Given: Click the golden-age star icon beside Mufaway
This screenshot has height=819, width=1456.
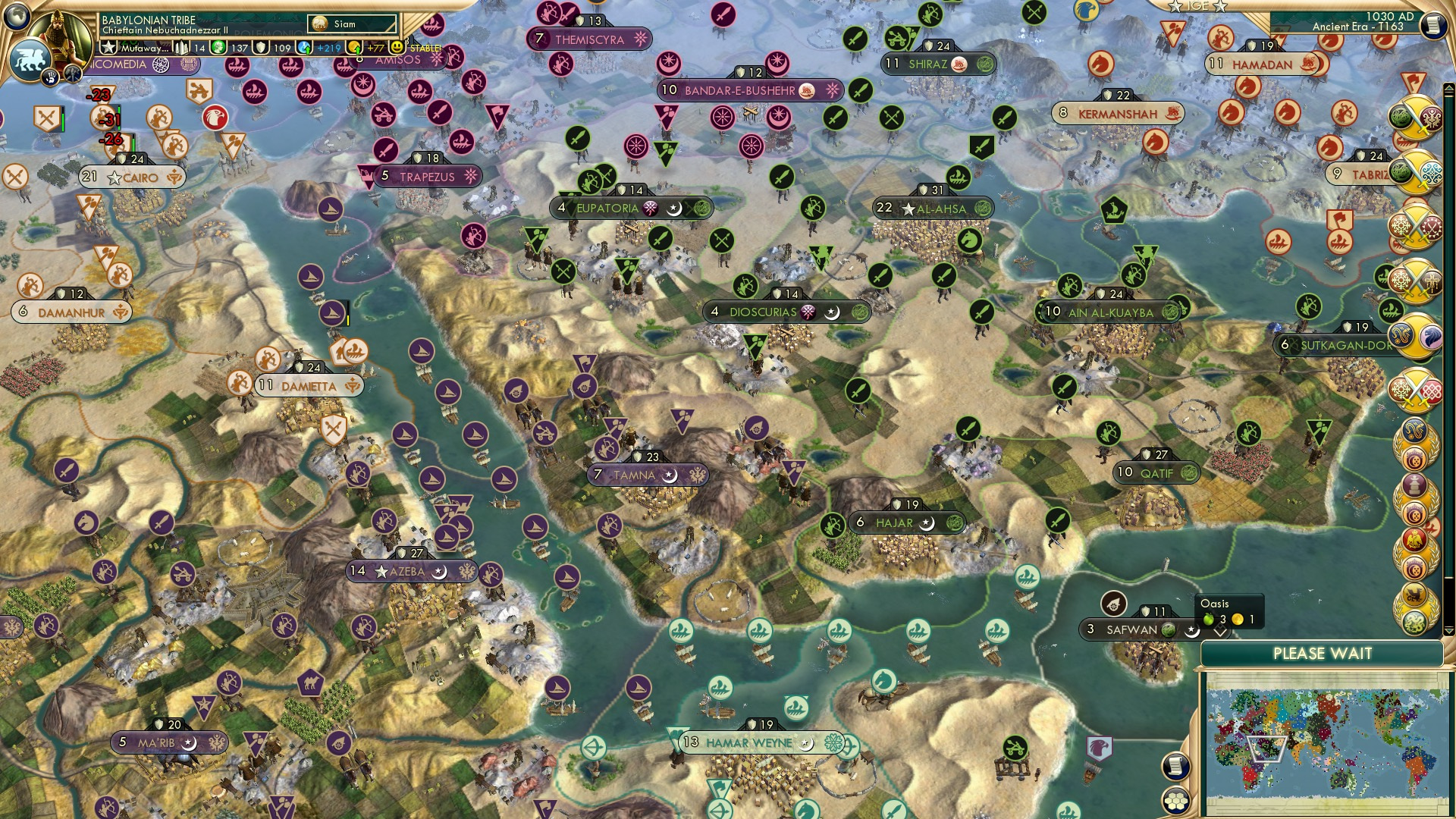Looking at the screenshot, I should tap(108, 47).
